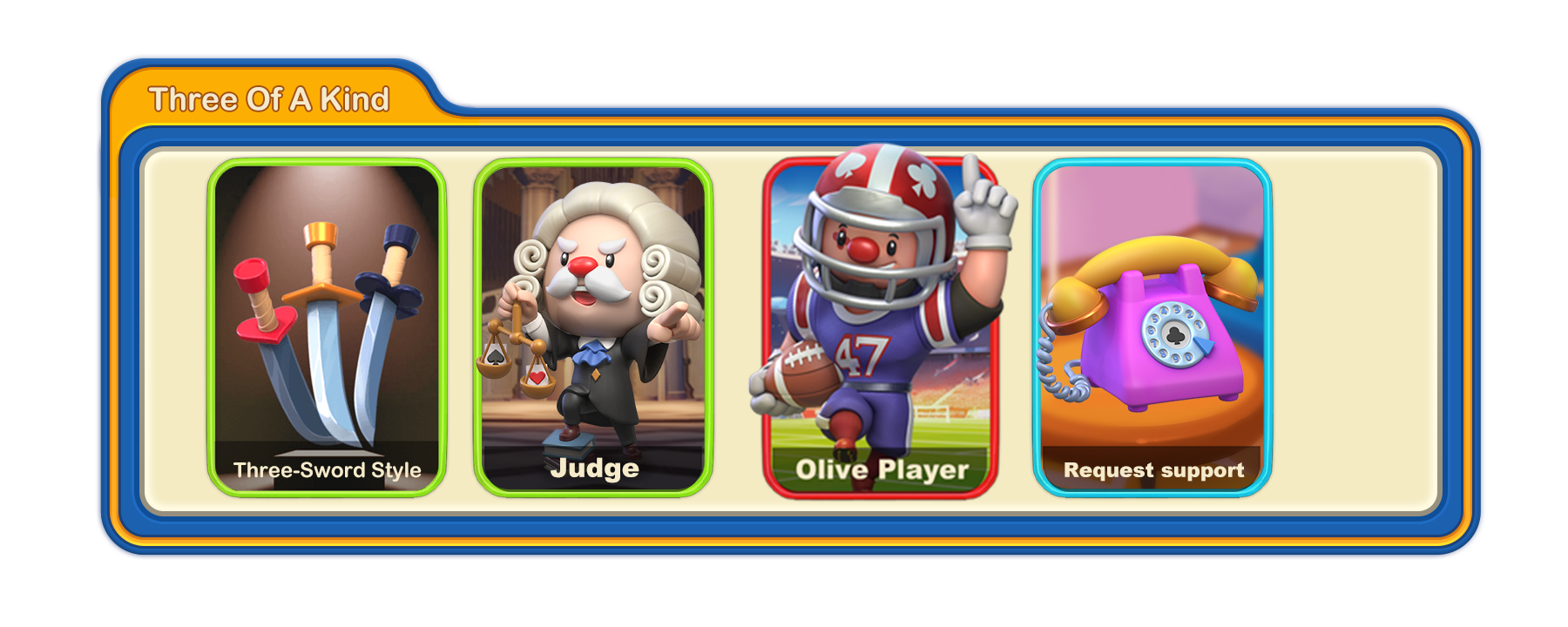The width and height of the screenshot is (1568, 627).
Task: Open the Three Of A Kind tab
Action: 268,99
